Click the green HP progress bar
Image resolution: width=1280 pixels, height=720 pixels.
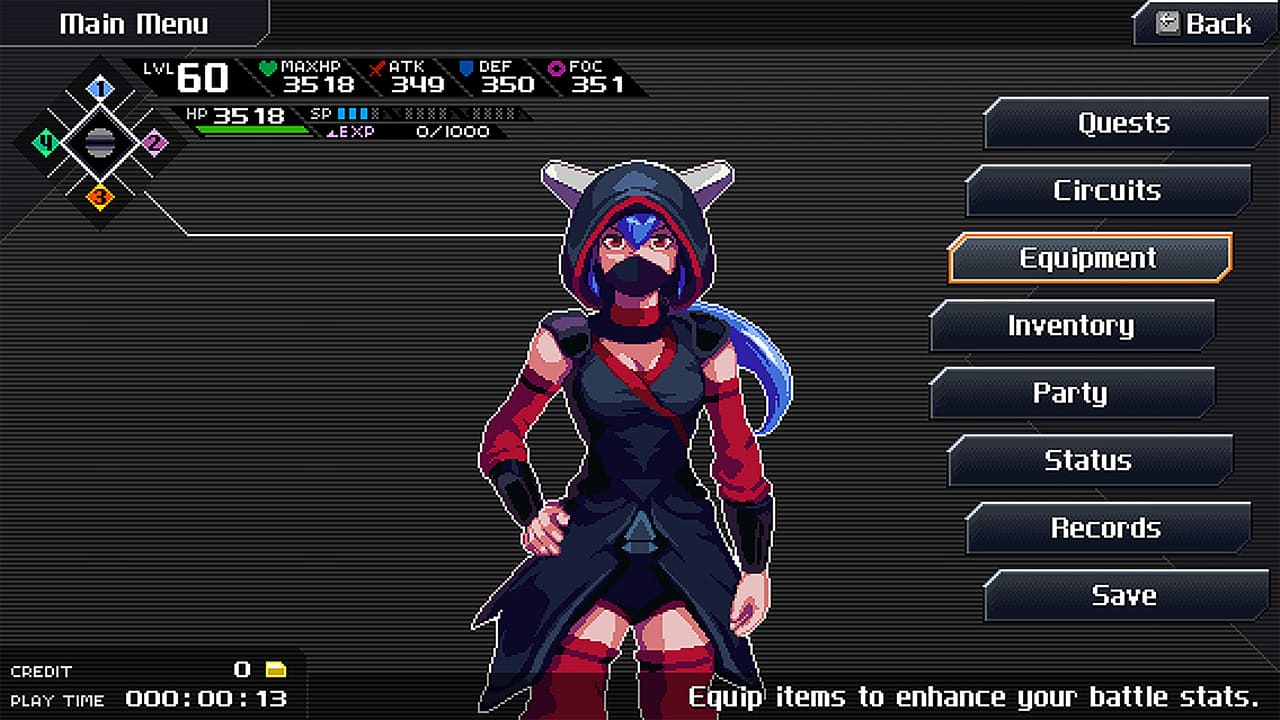click(250, 129)
